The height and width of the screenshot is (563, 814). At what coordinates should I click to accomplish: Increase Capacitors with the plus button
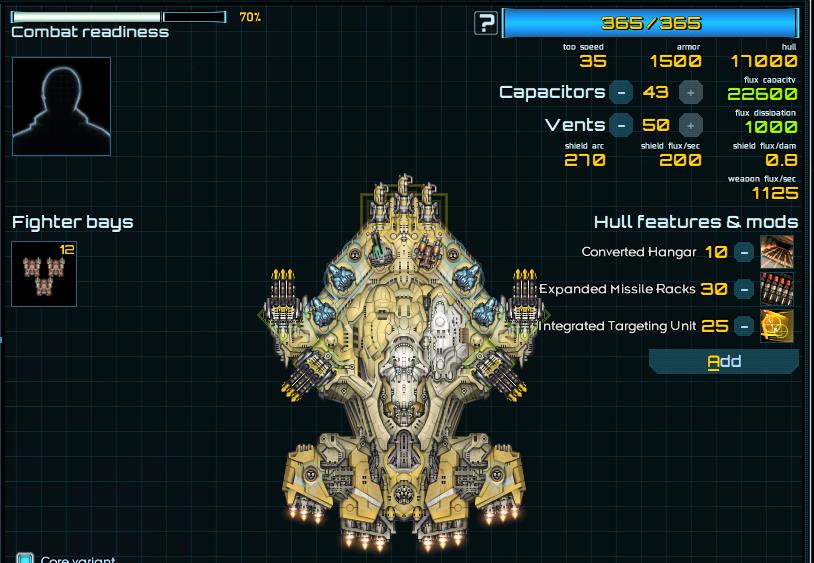[x=690, y=92]
